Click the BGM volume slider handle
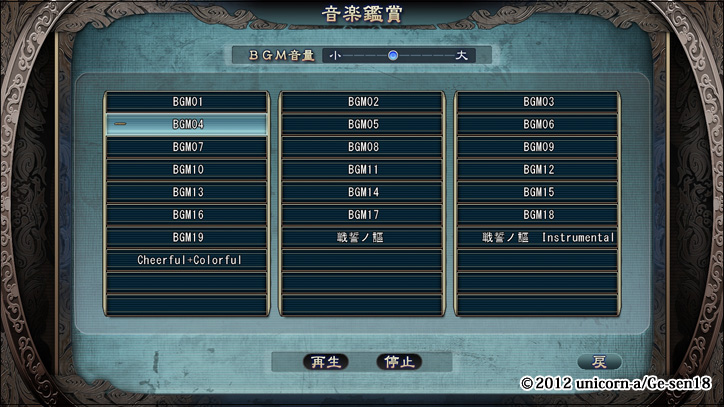 [x=393, y=55]
